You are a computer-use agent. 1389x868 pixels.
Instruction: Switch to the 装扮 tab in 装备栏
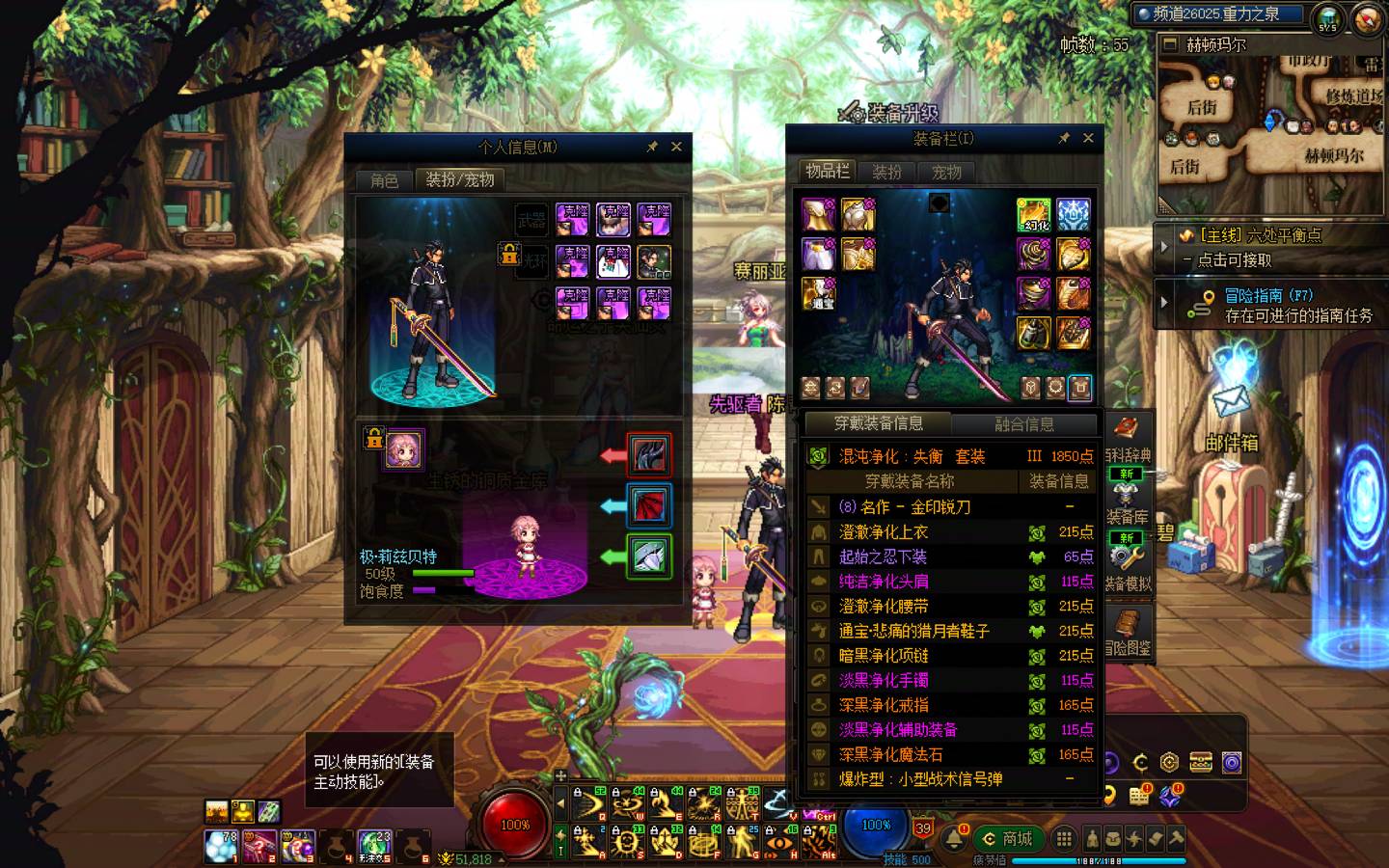coord(887,173)
